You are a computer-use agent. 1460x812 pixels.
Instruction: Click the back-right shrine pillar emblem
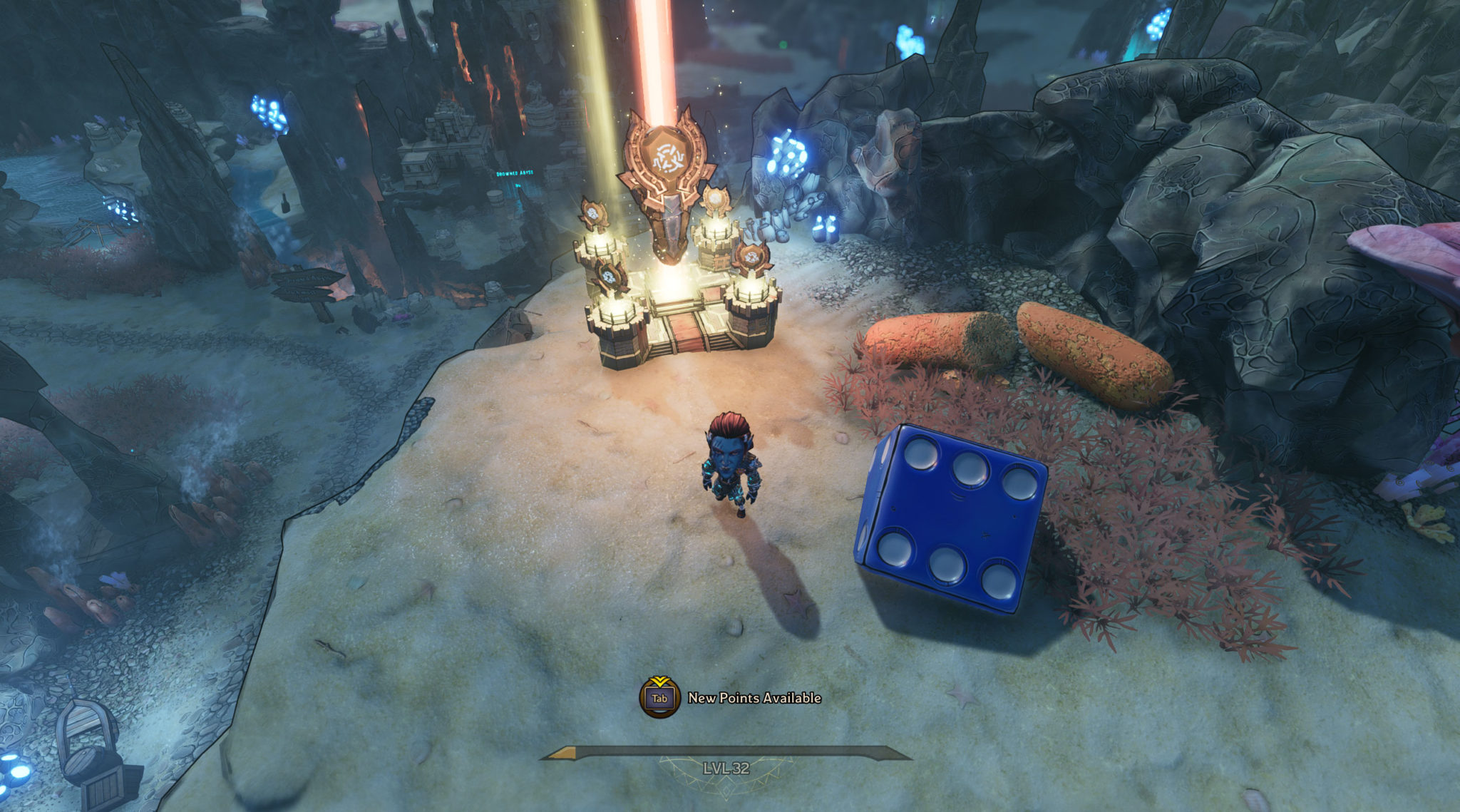[715, 197]
